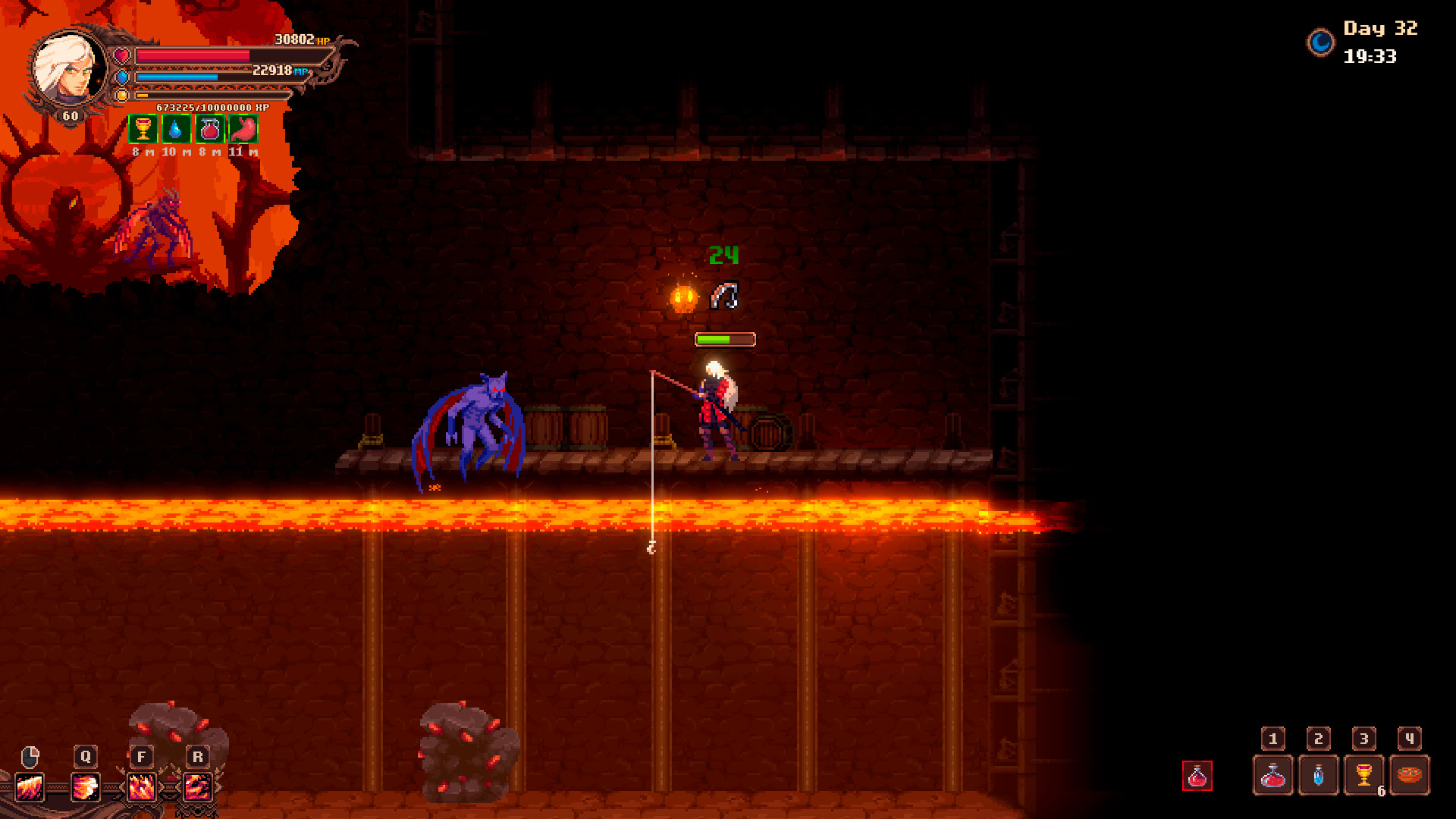The image size is (1456, 819).
Task: Cast the R fire dragon skill
Action: tap(198, 787)
